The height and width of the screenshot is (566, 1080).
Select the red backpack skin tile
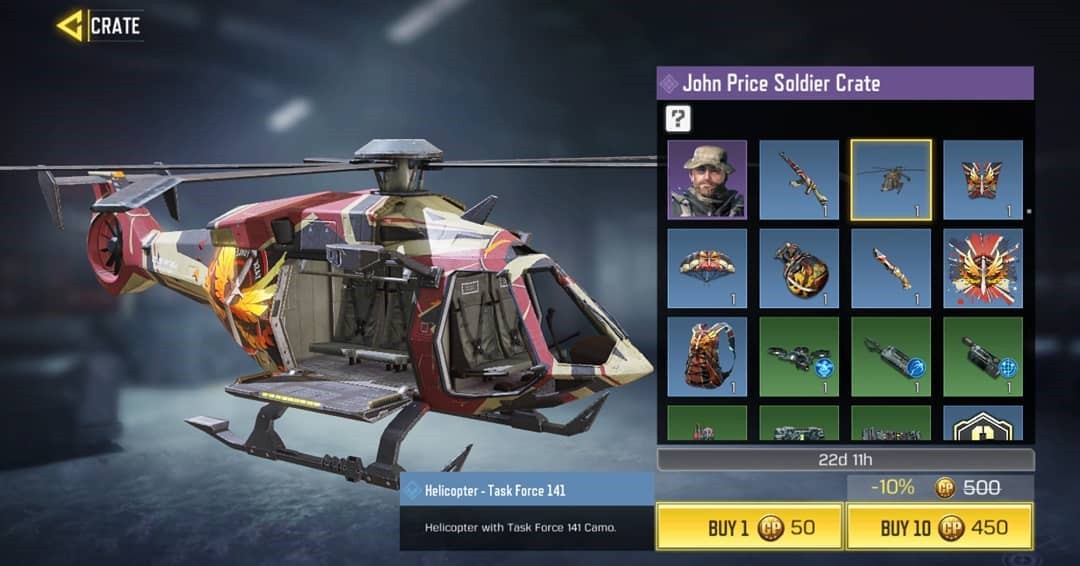(x=707, y=357)
